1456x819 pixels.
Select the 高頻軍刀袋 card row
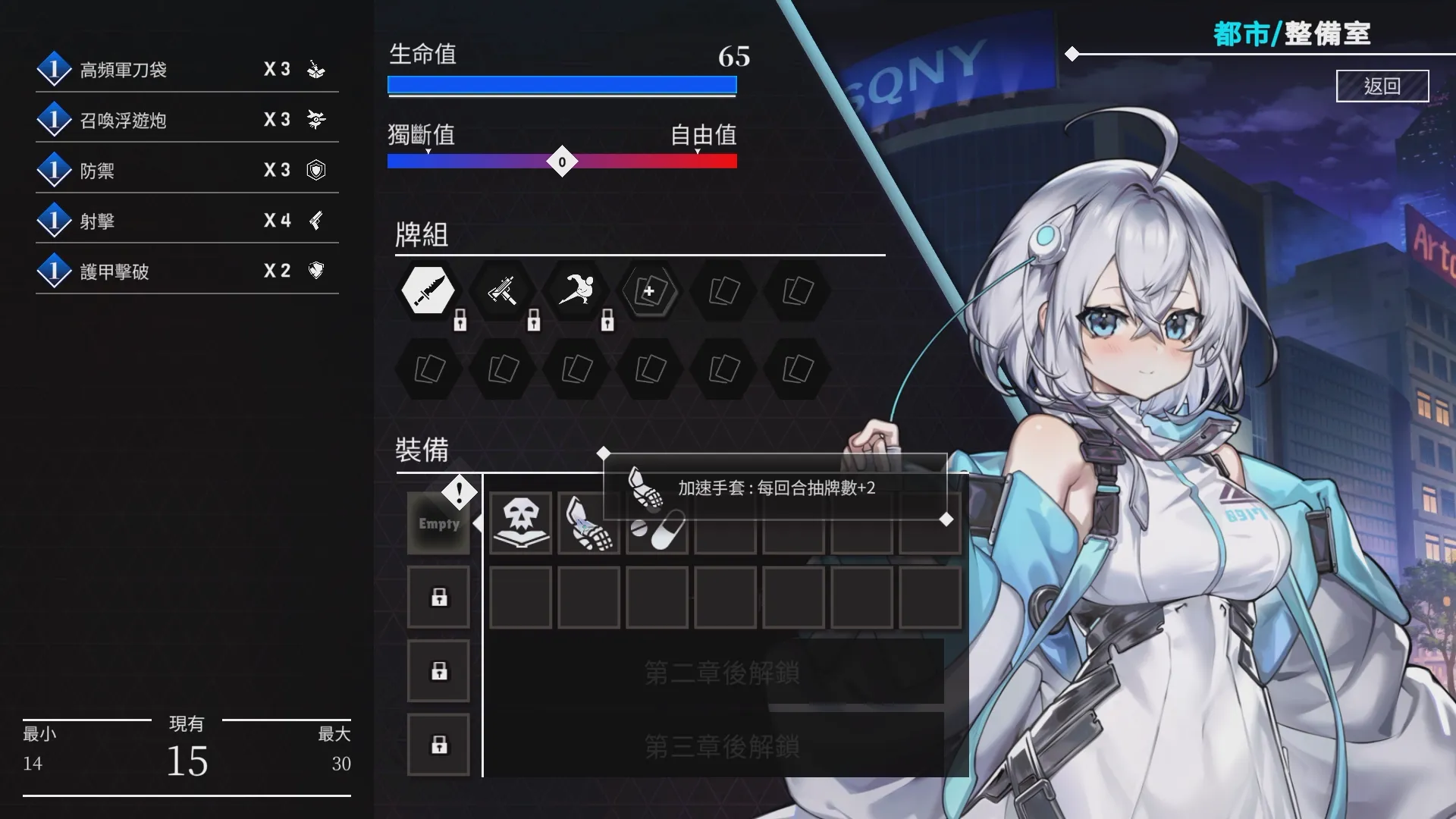click(x=187, y=70)
